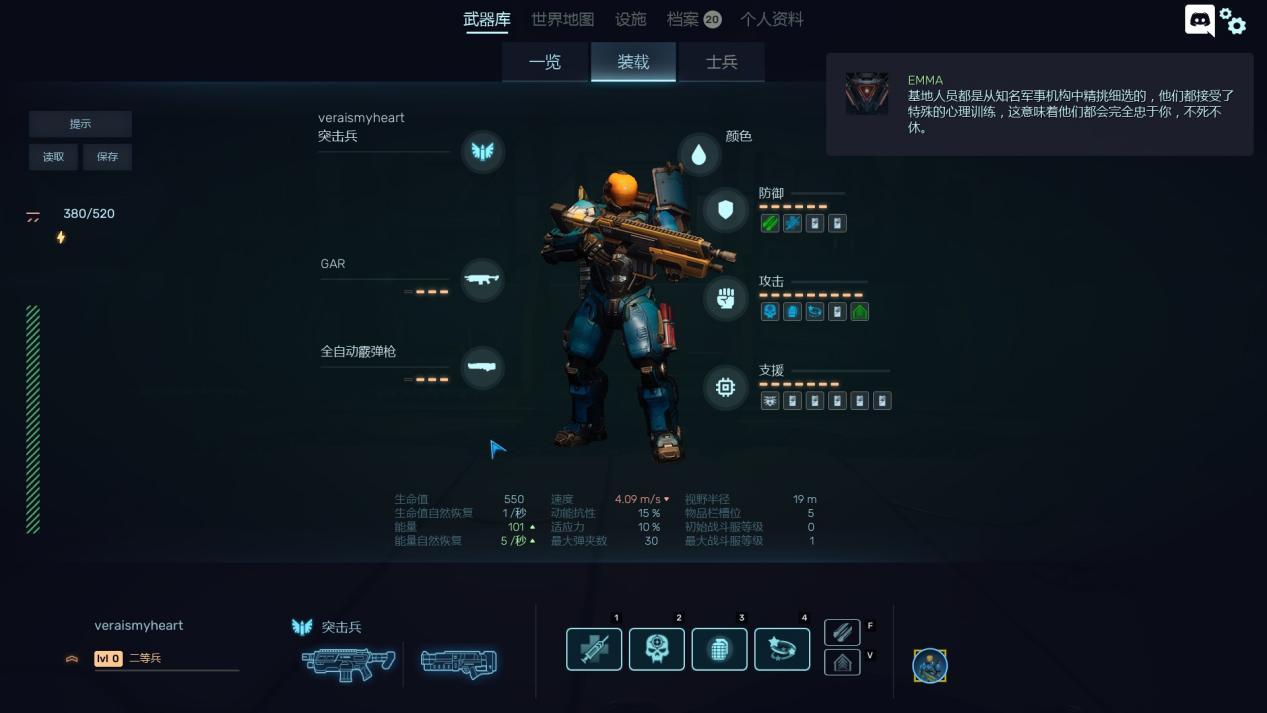
Task: Select the 装载 loadout tab
Action: tap(633, 62)
